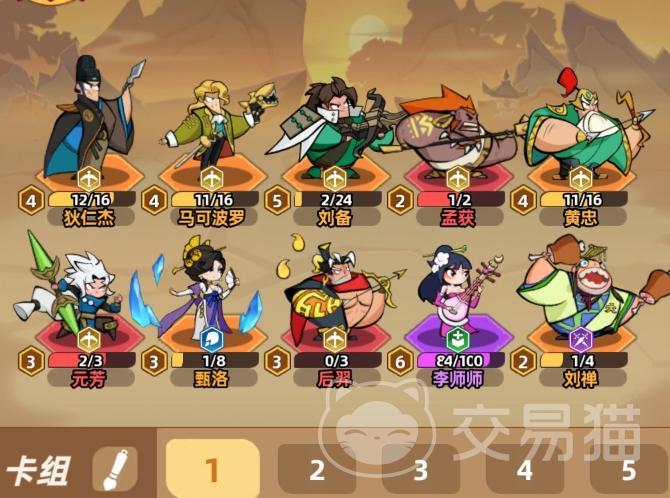Switch to deck slot 3
The height and width of the screenshot is (498, 670).
(421, 470)
